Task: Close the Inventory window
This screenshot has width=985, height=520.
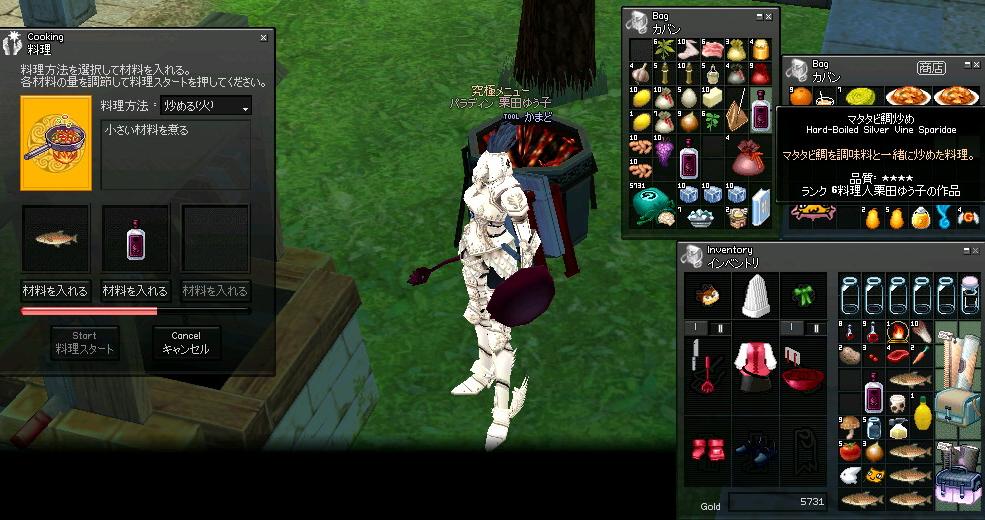Action: [x=974, y=249]
